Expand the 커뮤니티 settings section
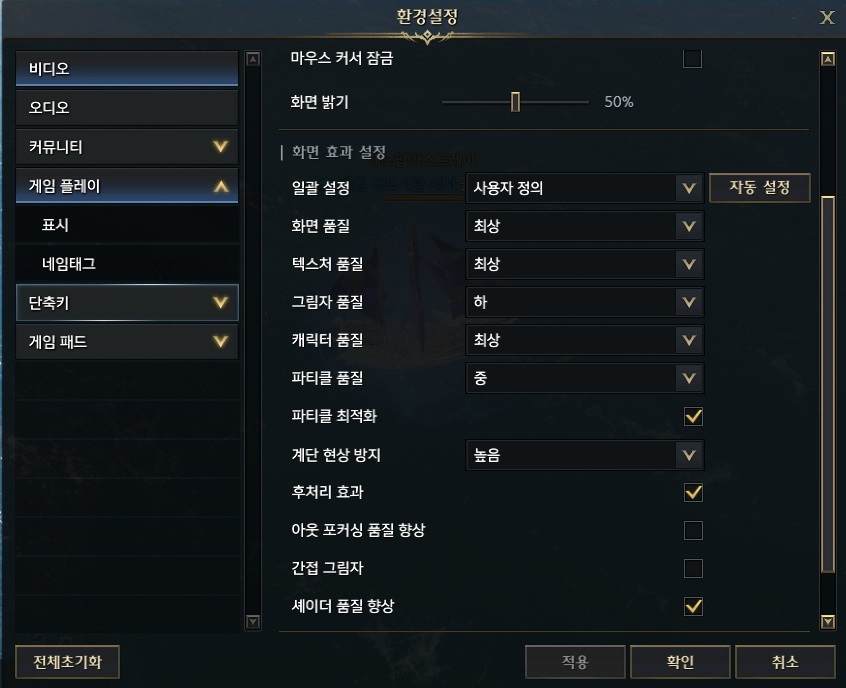Image resolution: width=846 pixels, height=688 pixels. 127,147
